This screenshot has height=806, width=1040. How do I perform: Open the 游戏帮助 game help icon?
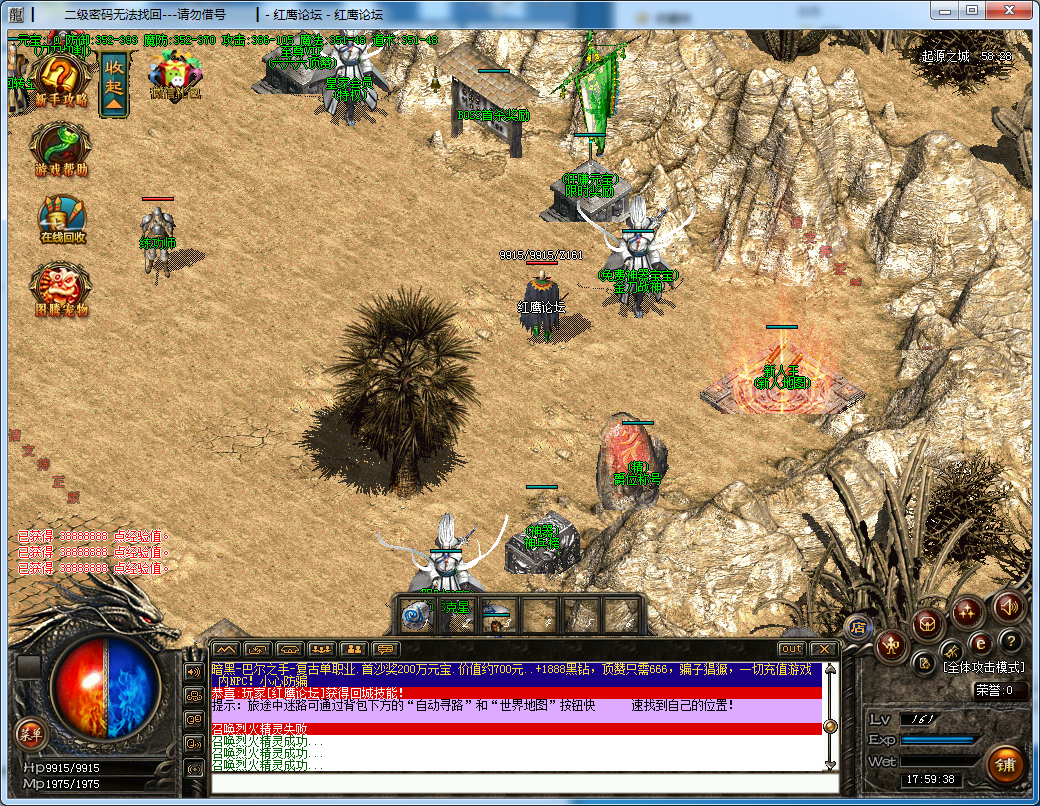tap(61, 149)
